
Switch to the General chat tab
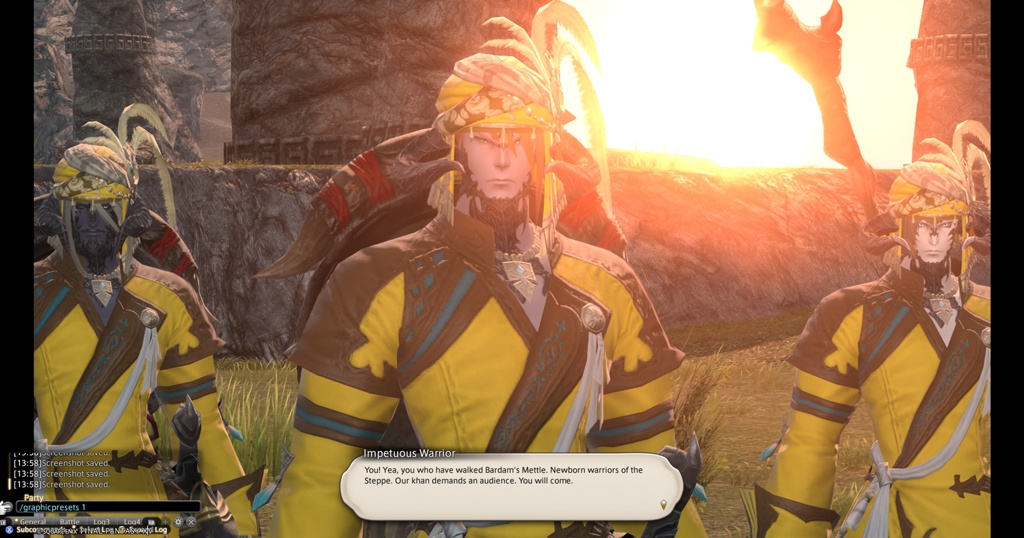(x=32, y=521)
